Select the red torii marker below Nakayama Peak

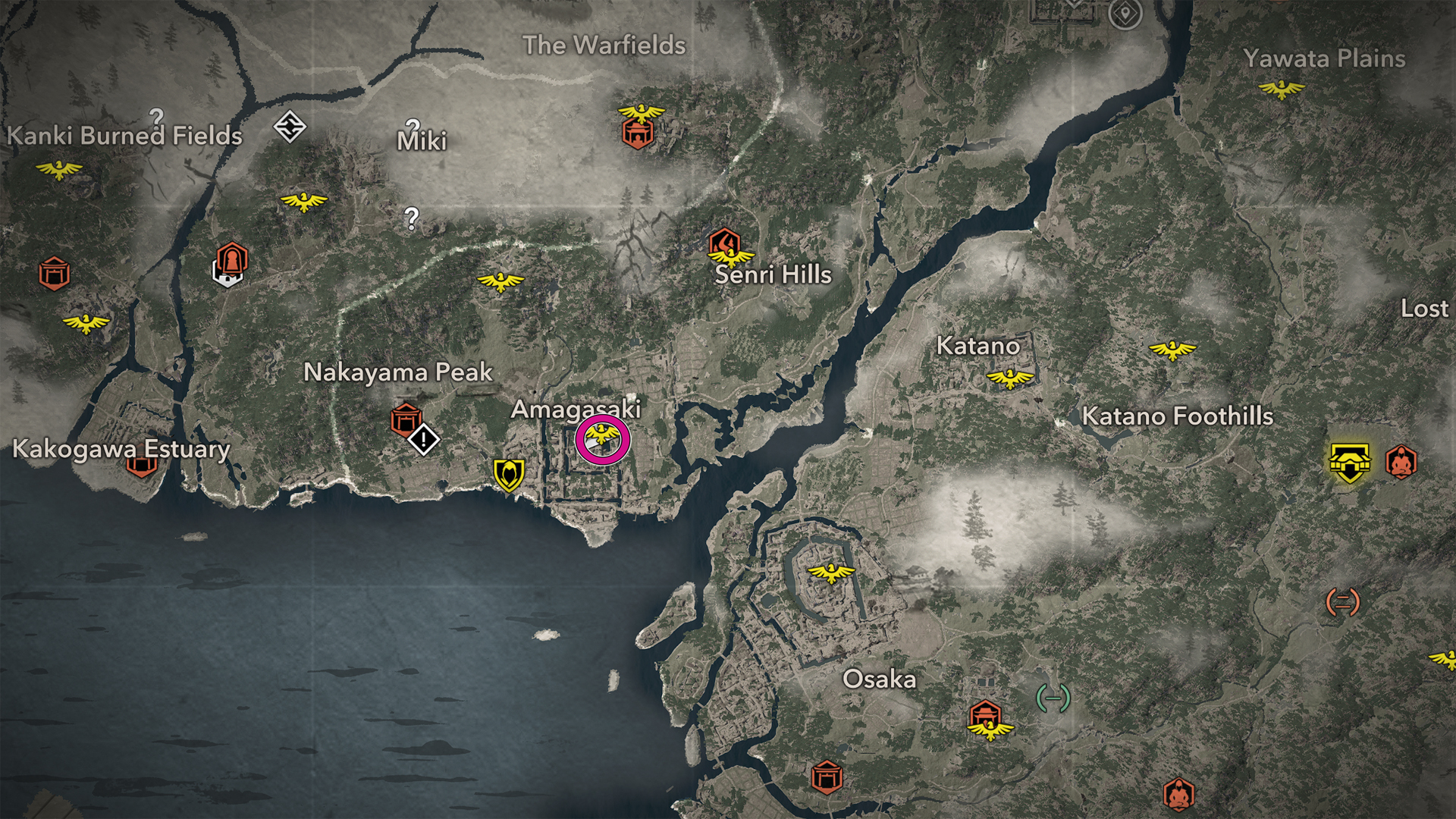[x=406, y=419]
